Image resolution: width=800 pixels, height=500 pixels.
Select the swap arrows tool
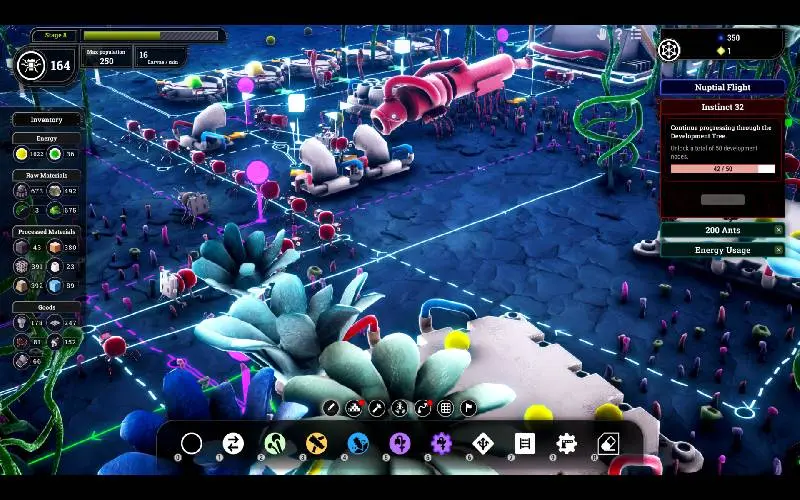coord(233,443)
